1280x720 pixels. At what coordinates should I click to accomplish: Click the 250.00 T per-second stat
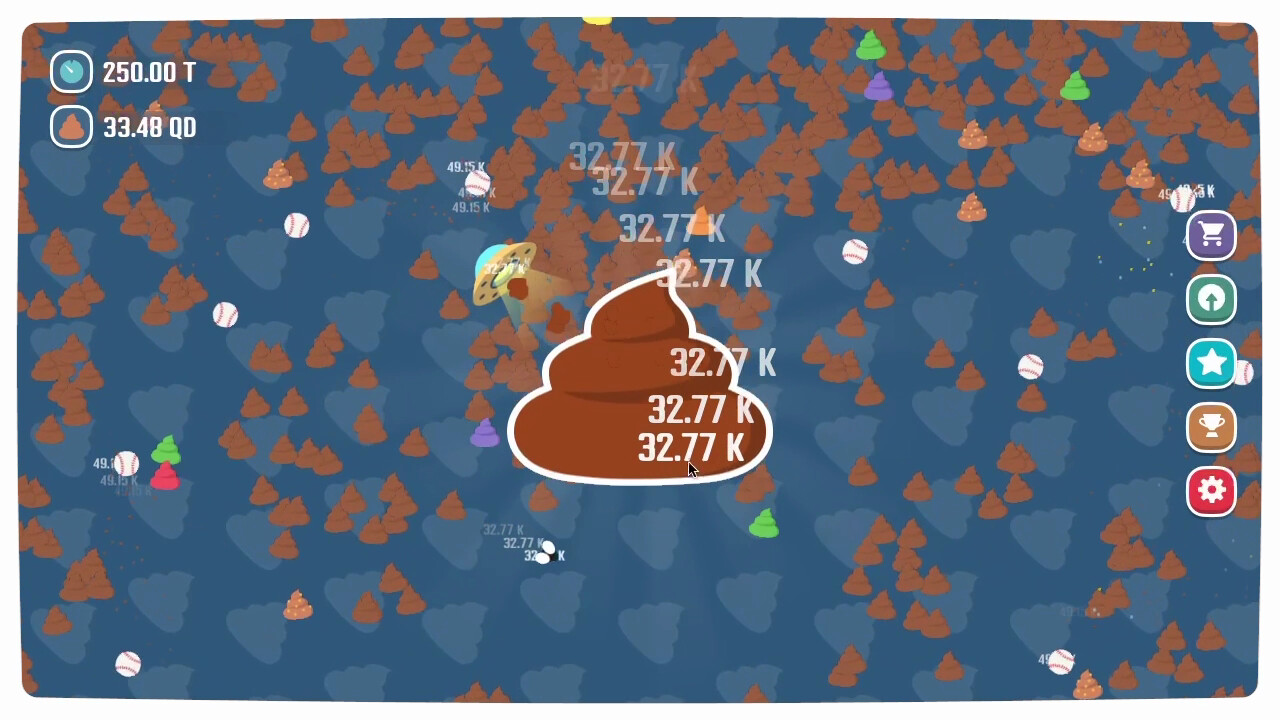151,72
